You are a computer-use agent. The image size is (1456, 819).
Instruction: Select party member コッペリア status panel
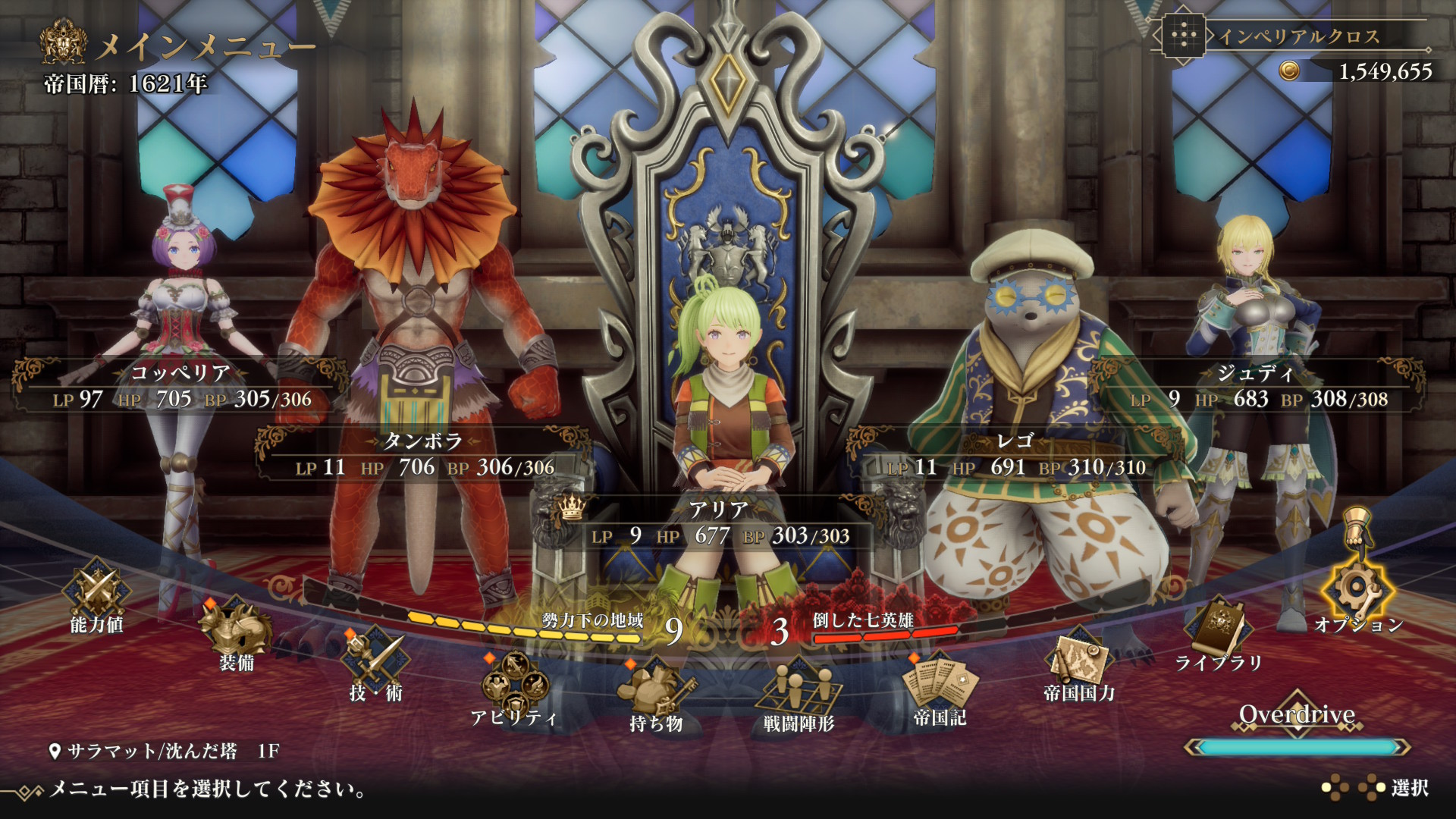pyautogui.click(x=180, y=387)
